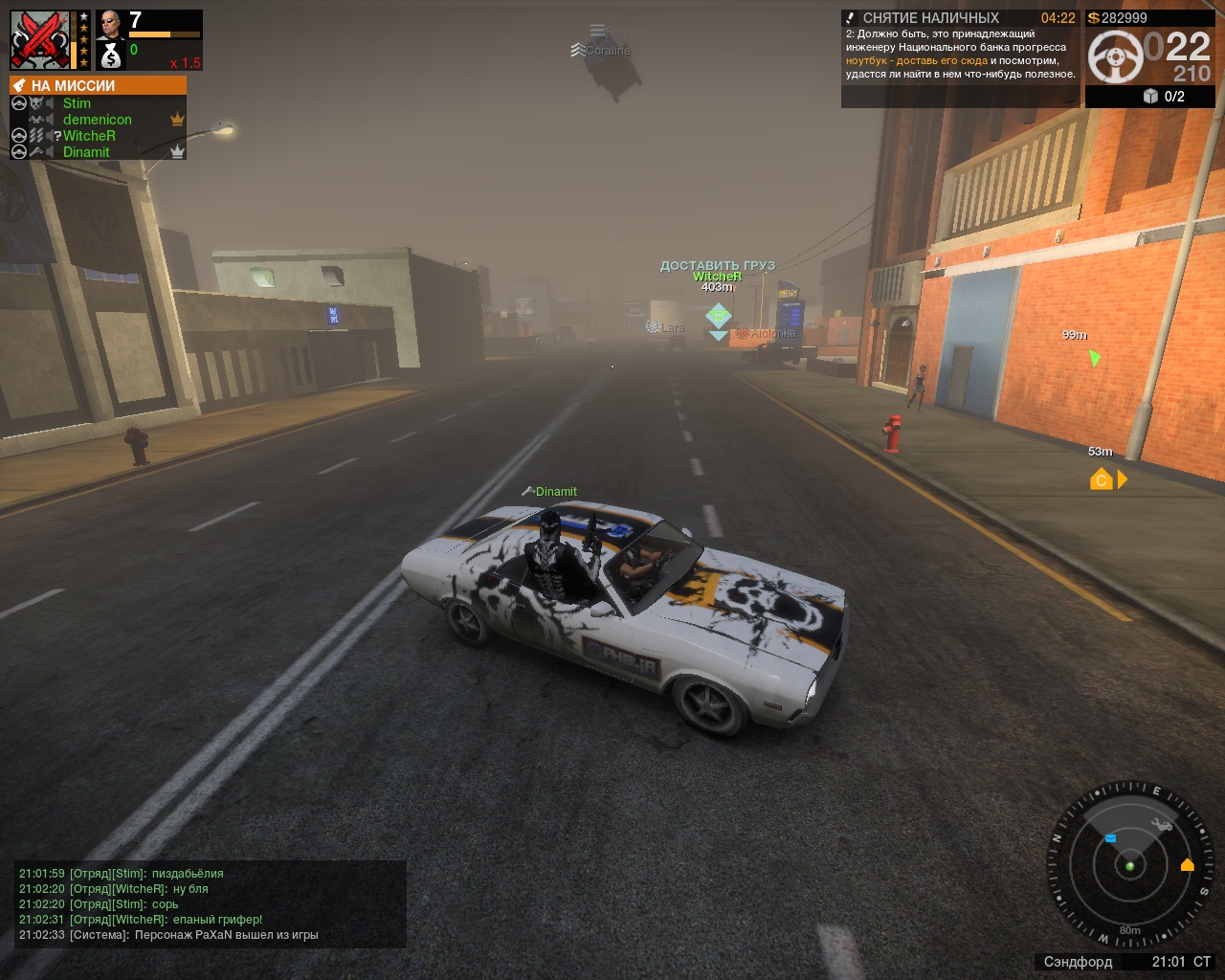Click the blue marker on radar
This screenshot has width=1225, height=980.
(1110, 838)
